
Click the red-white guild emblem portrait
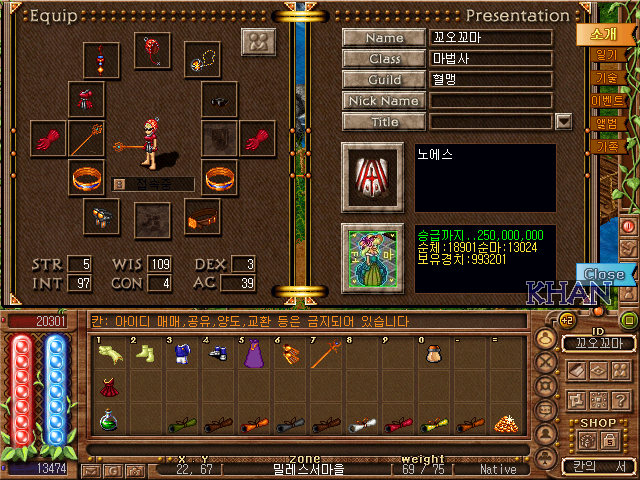coord(372,178)
